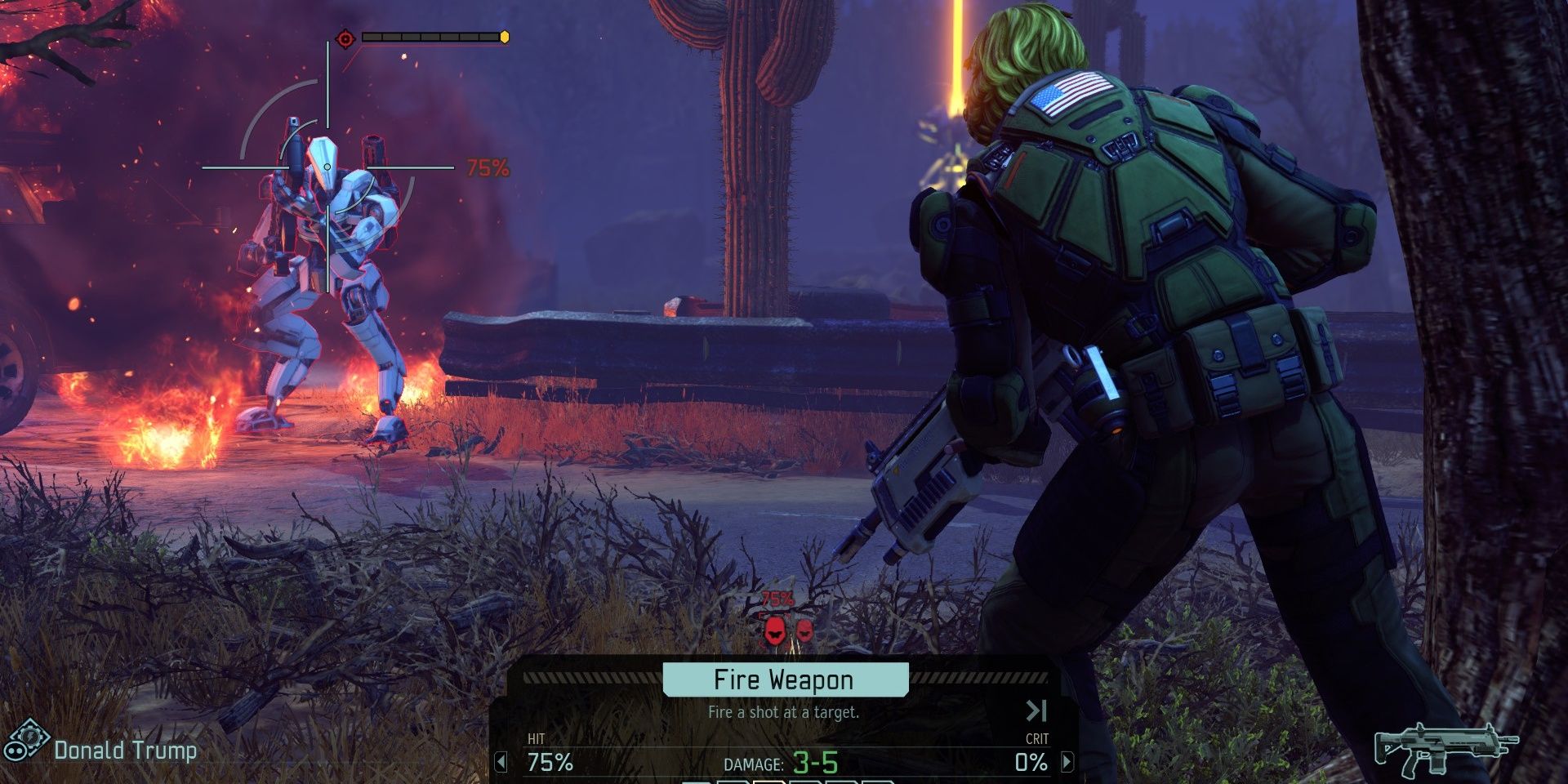The height and width of the screenshot is (784, 1568).
Task: Select the right red skull target icon
Action: [x=804, y=630]
